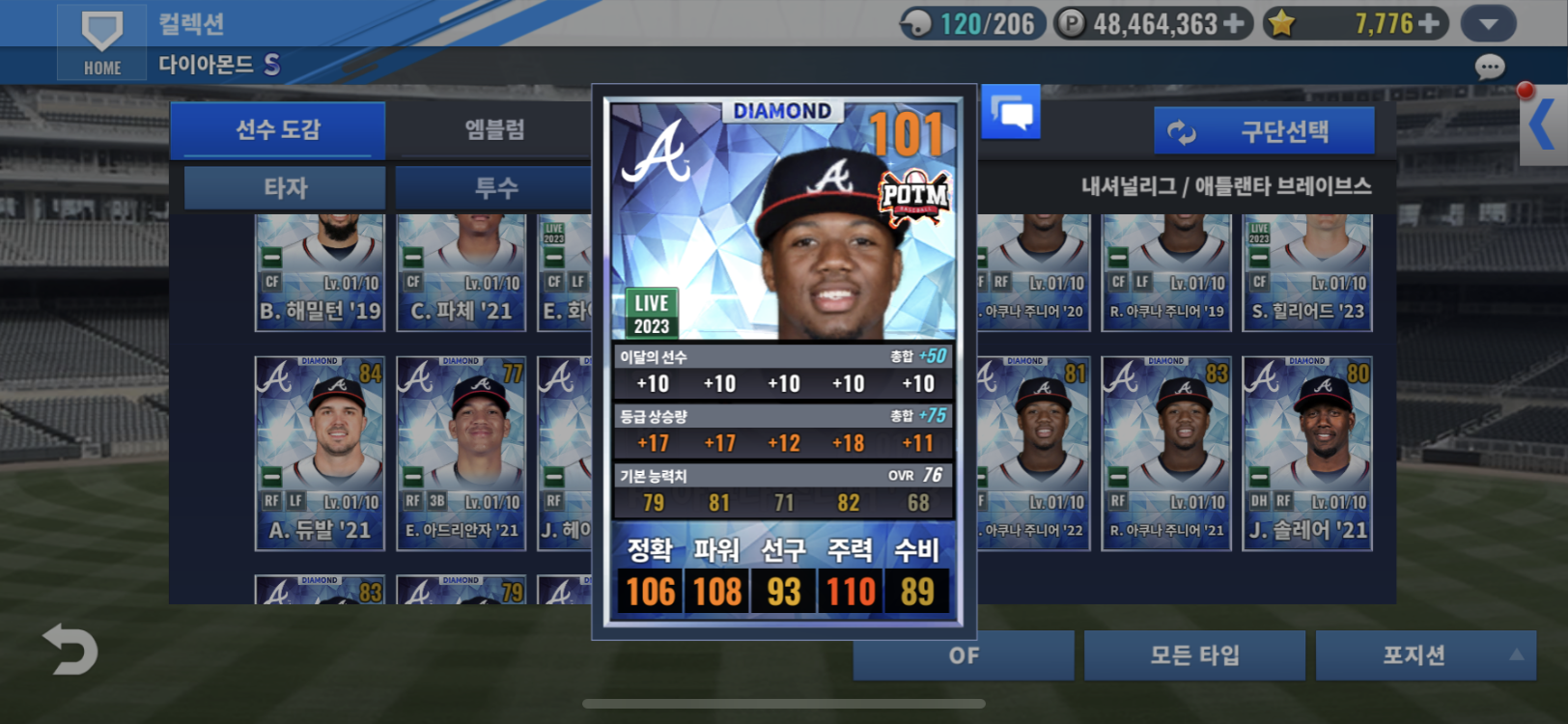Pick the A. 듀발 '21 card
The height and width of the screenshot is (724, 1568).
coord(320,453)
